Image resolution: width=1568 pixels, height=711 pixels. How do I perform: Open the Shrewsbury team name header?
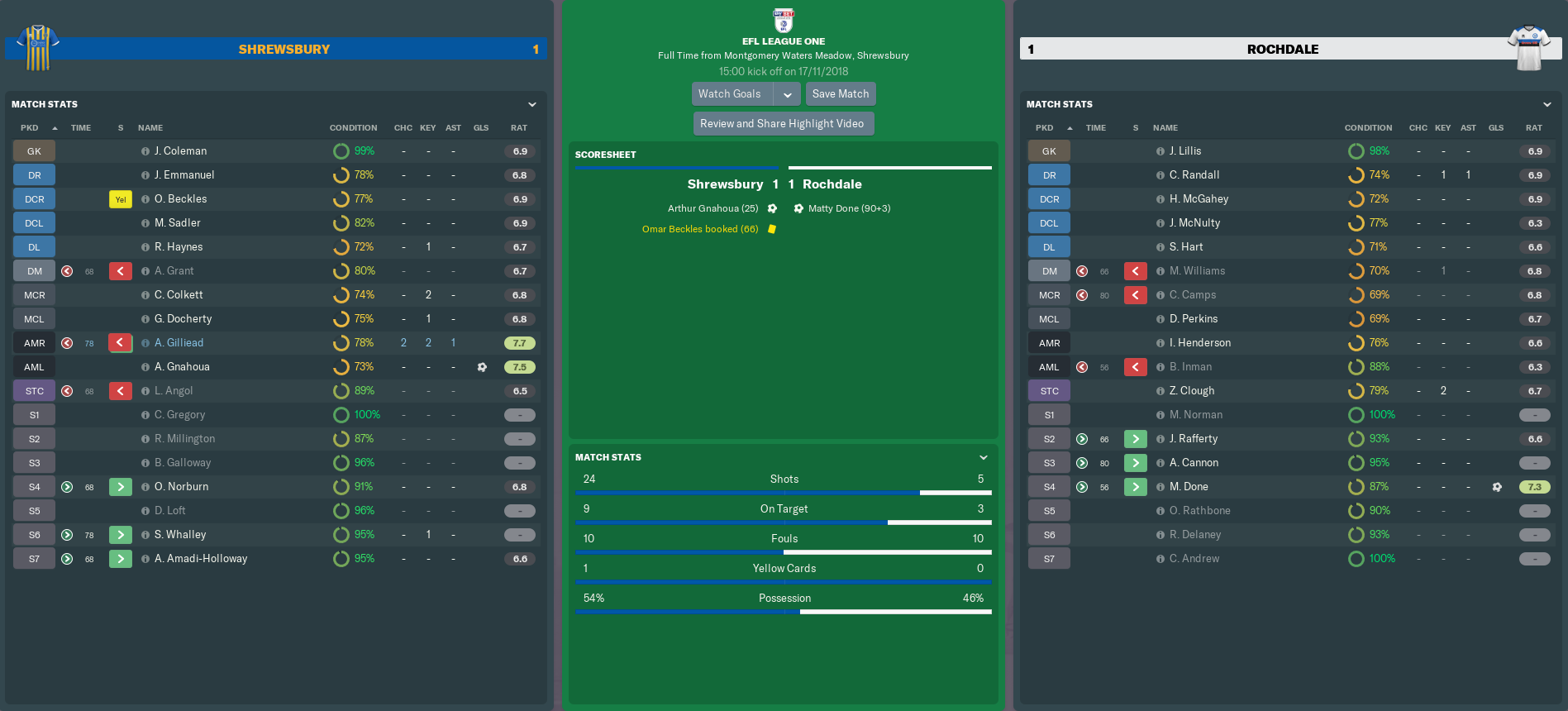(284, 50)
